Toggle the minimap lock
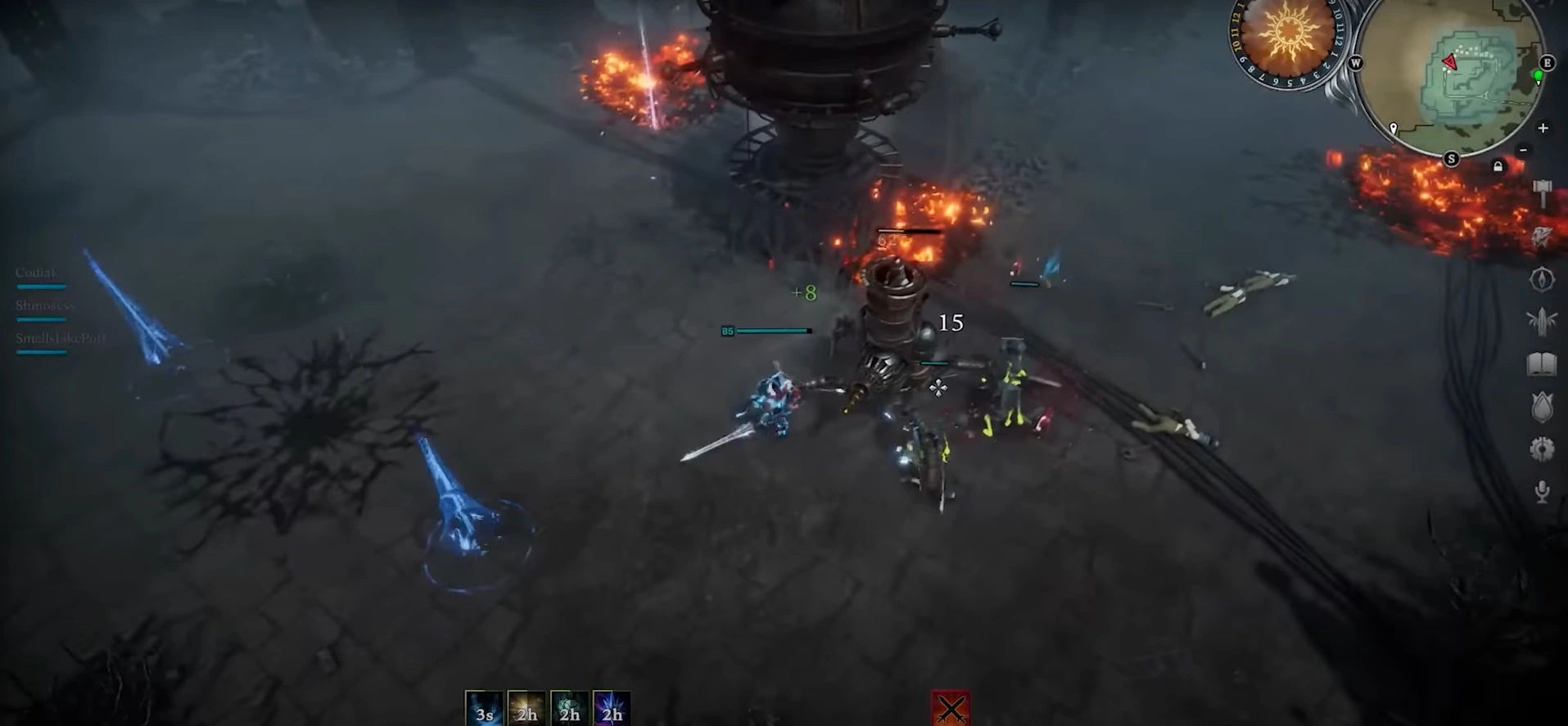Viewport: 1568px width, 726px height. pos(1498,166)
